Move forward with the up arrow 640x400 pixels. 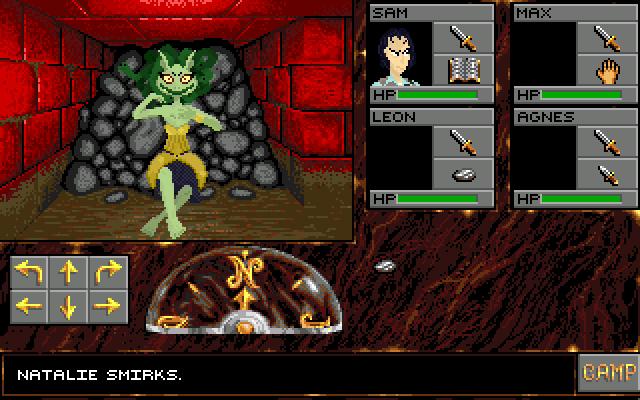68,273
